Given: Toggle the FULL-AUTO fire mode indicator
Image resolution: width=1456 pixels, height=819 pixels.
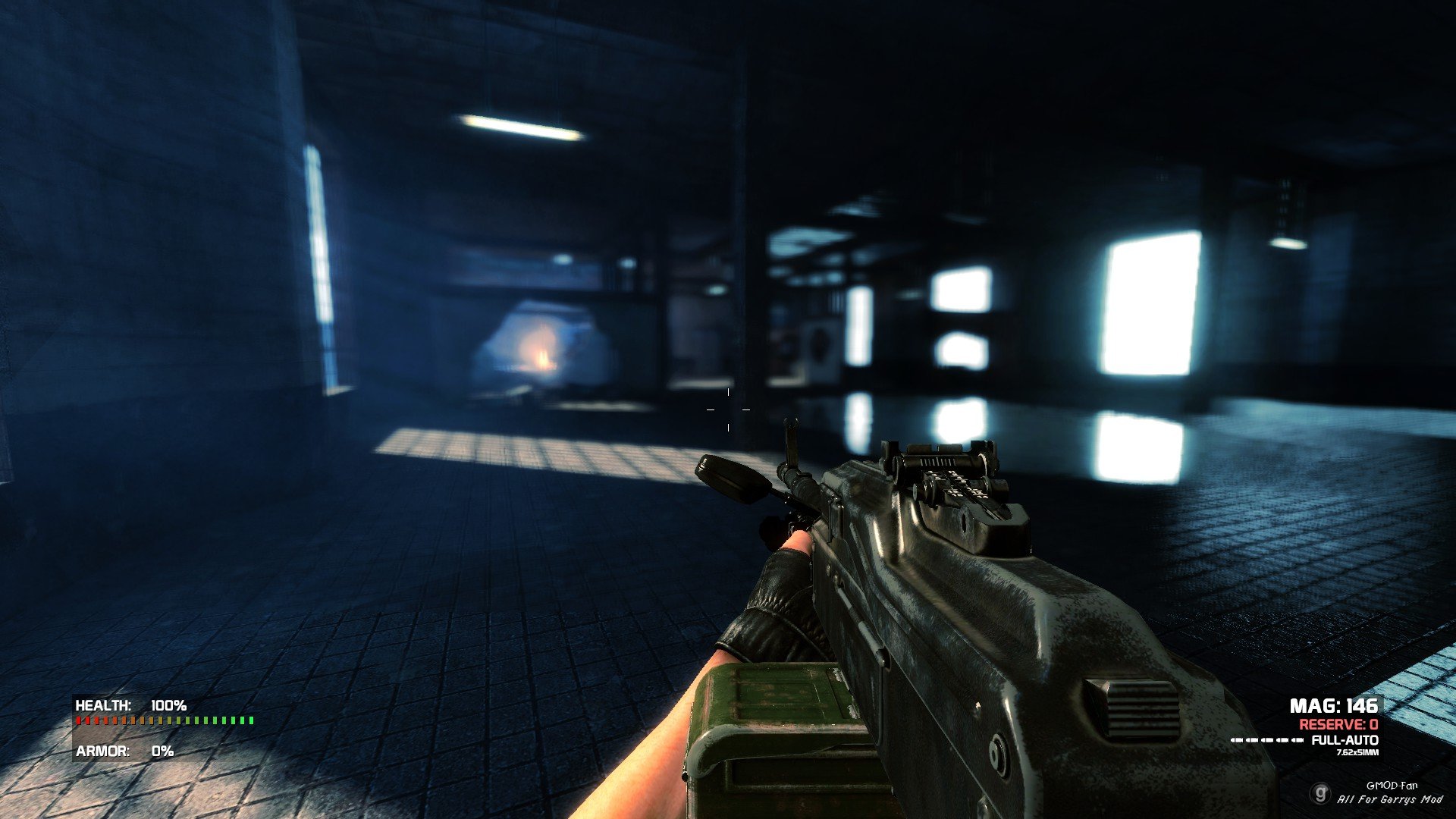Looking at the screenshot, I should (x=1345, y=739).
